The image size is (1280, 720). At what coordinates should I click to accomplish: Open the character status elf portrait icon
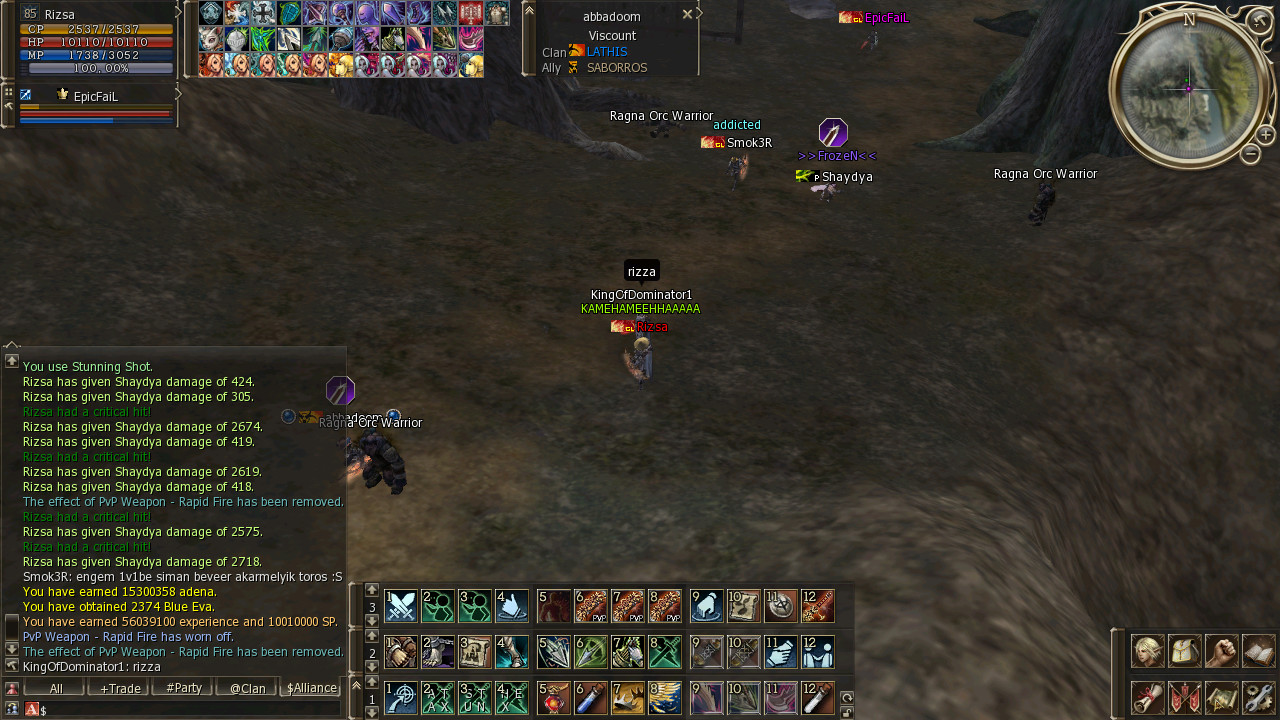point(1147,651)
